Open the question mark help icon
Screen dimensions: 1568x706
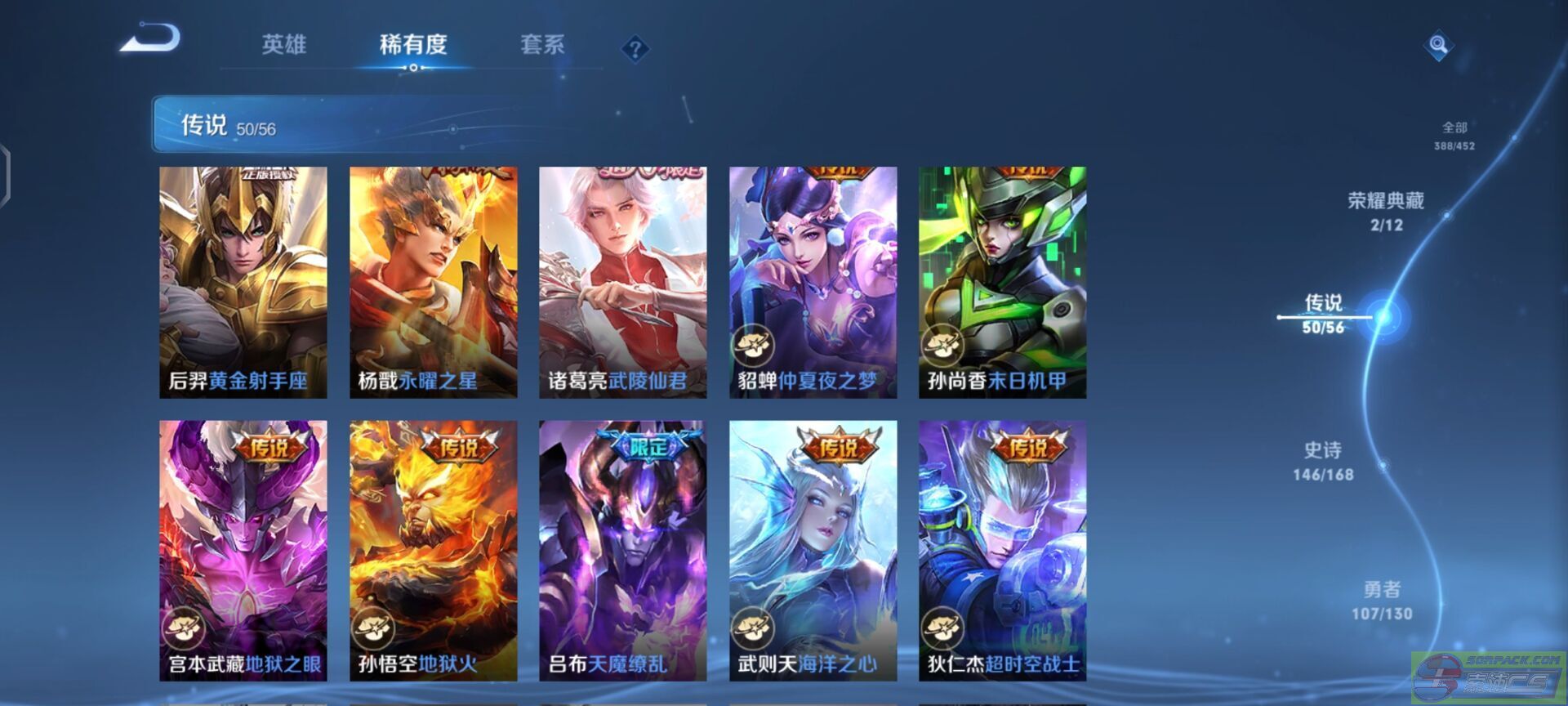pyautogui.click(x=635, y=49)
